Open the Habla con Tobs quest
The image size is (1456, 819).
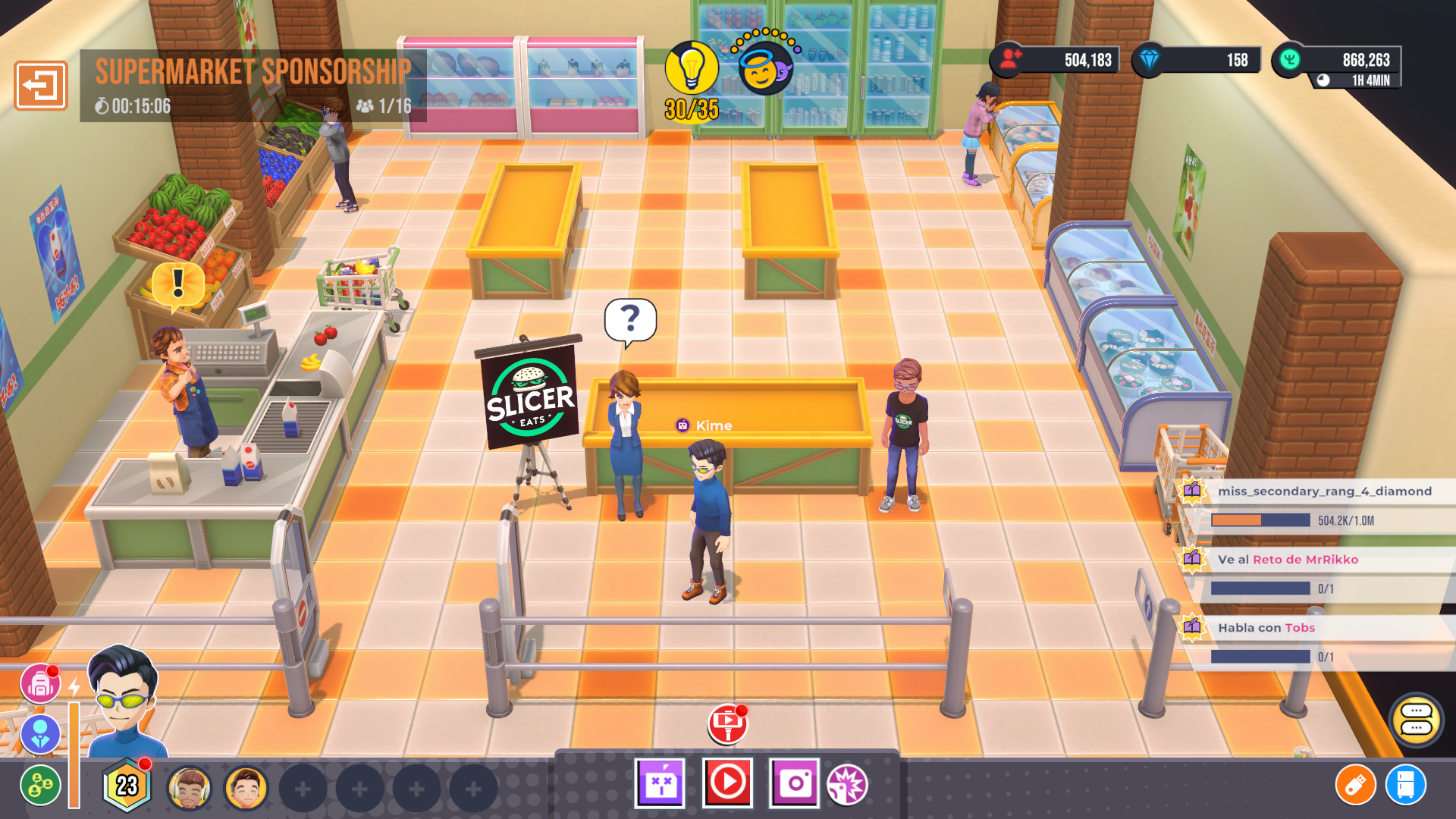coord(1266,628)
